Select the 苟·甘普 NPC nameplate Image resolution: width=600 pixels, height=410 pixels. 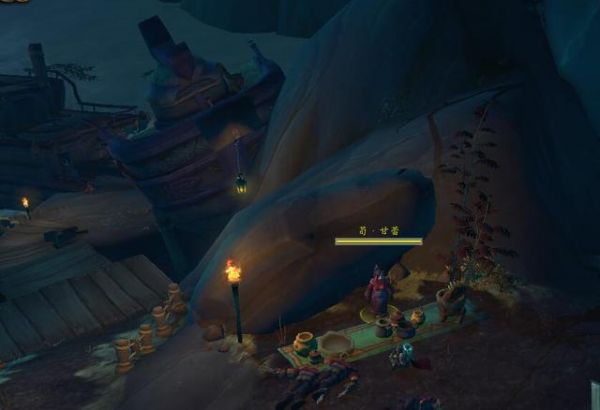click(x=378, y=236)
